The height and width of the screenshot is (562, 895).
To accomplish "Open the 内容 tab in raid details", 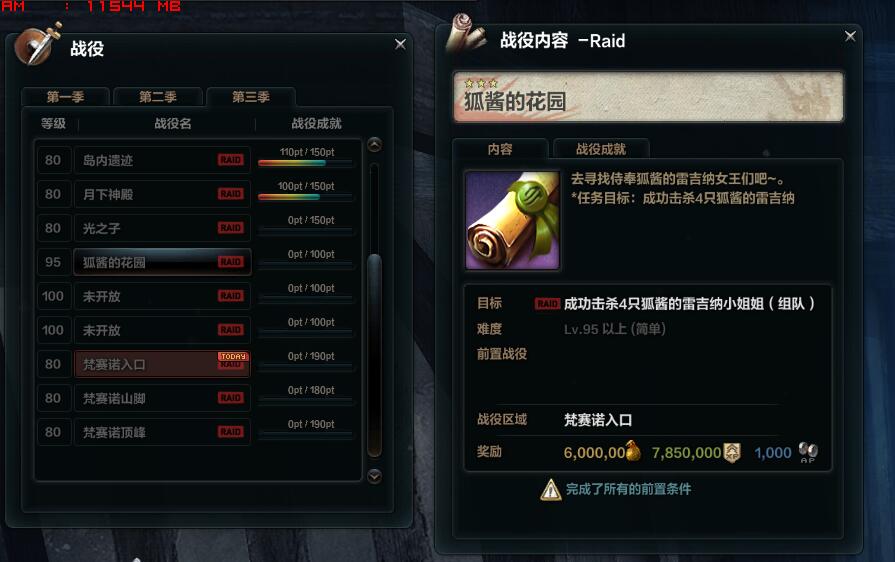I will 500,149.
